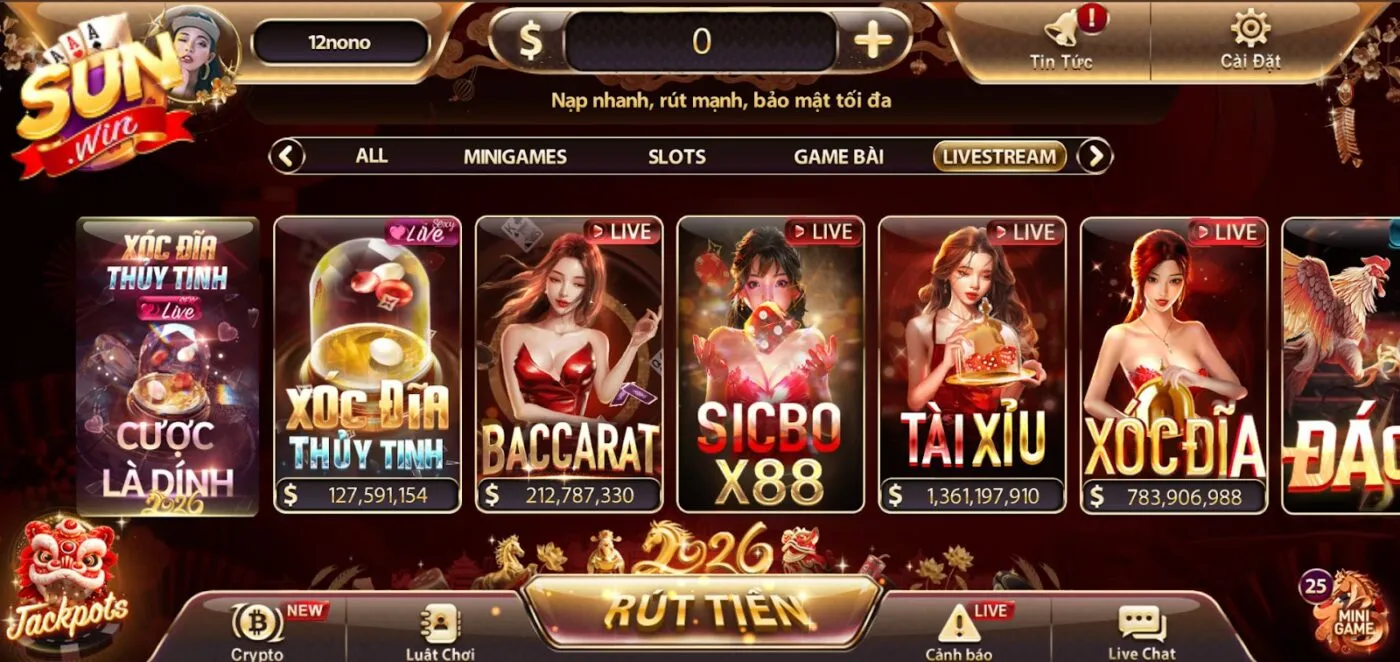Open the Cược Là Dính promo banner
Image resolution: width=1400 pixels, height=662 pixels.
168,365
